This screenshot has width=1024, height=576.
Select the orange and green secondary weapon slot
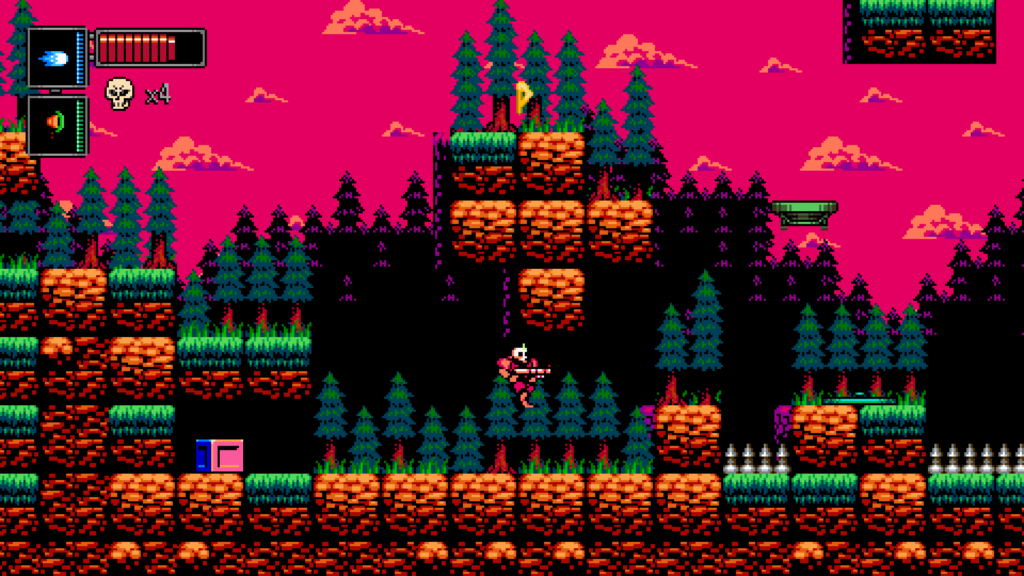56,124
